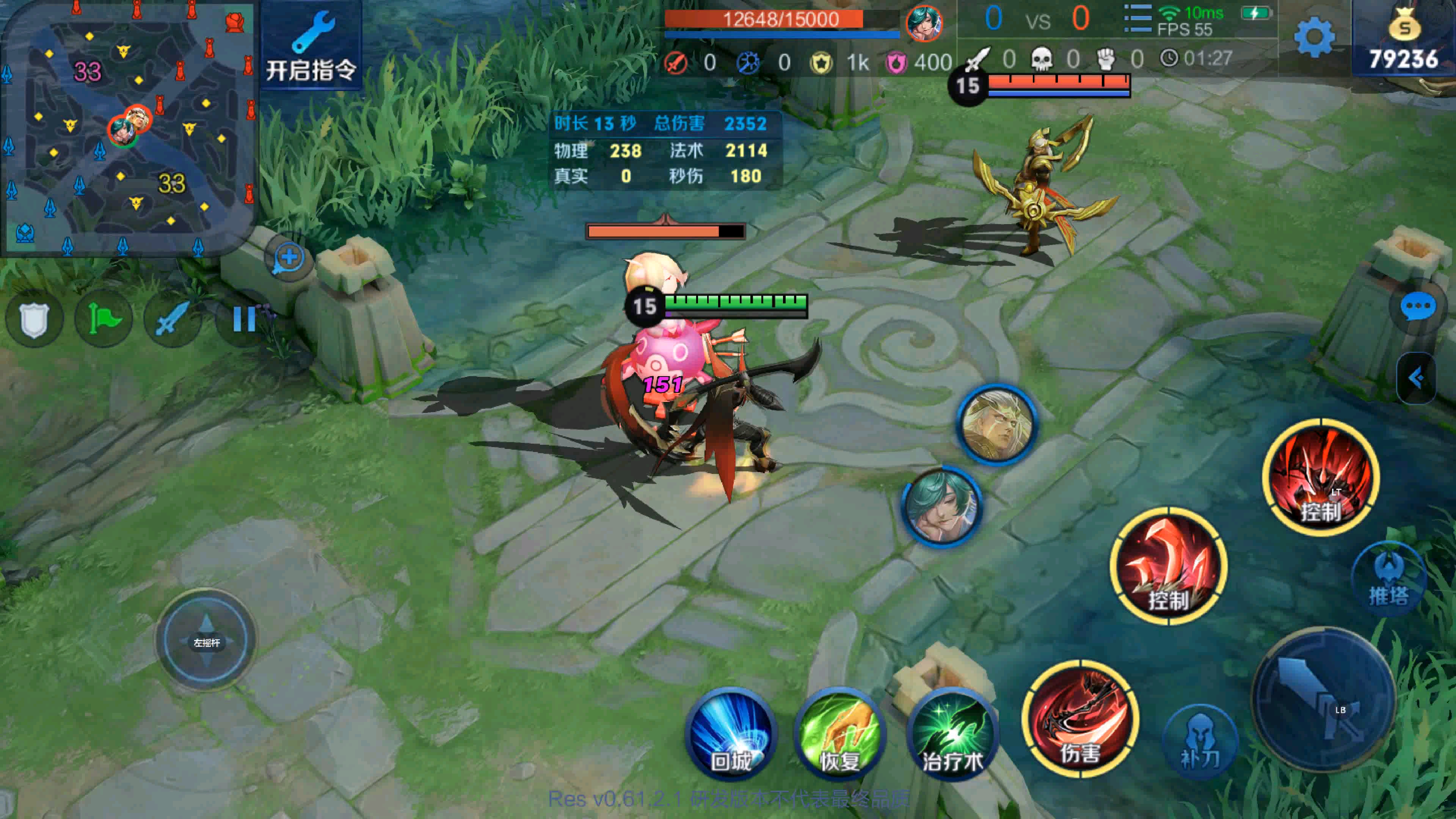Tap the 补刀 last-hit button

coord(1200,742)
